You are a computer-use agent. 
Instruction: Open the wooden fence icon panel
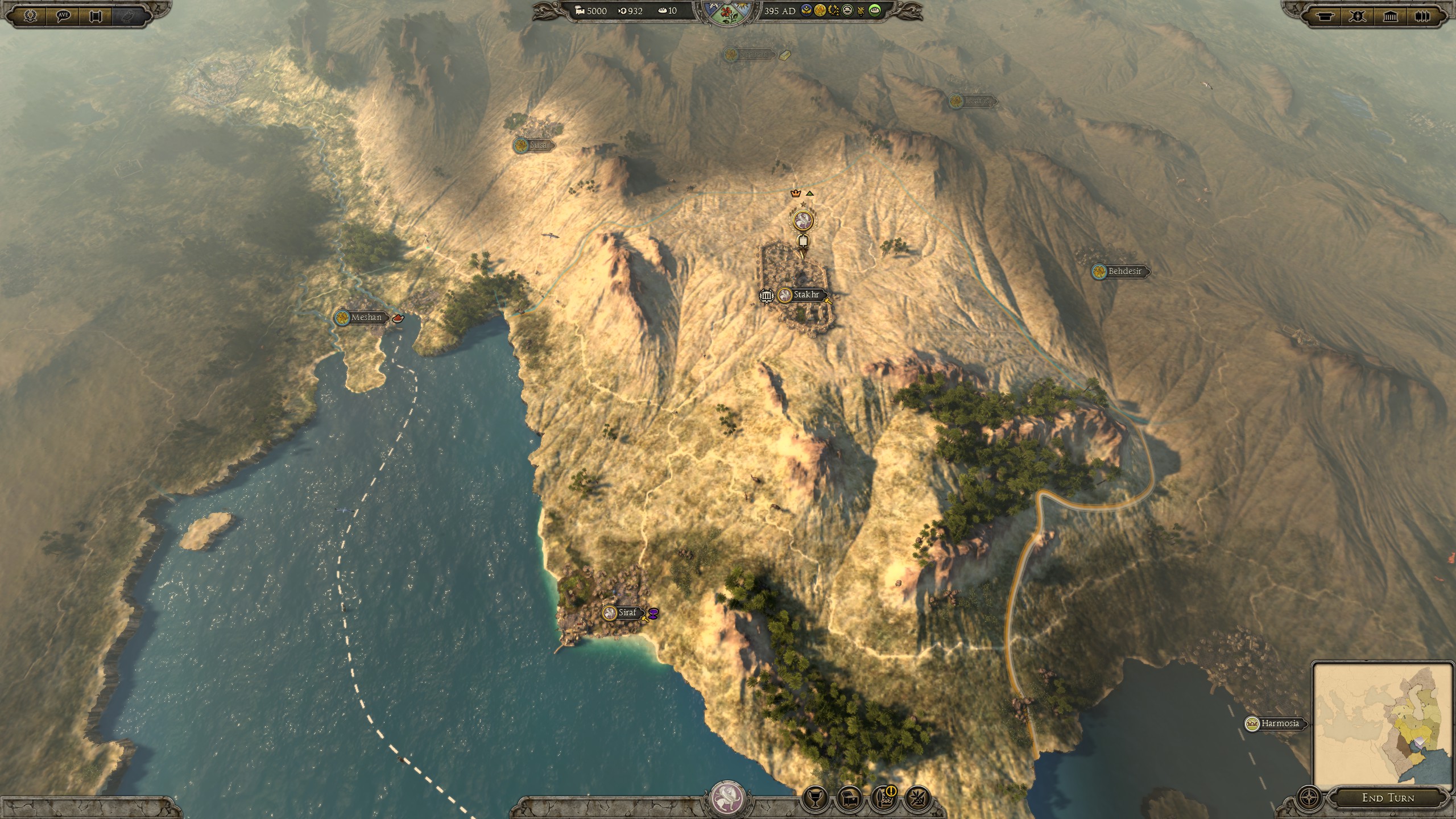pyautogui.click(x=1422, y=16)
